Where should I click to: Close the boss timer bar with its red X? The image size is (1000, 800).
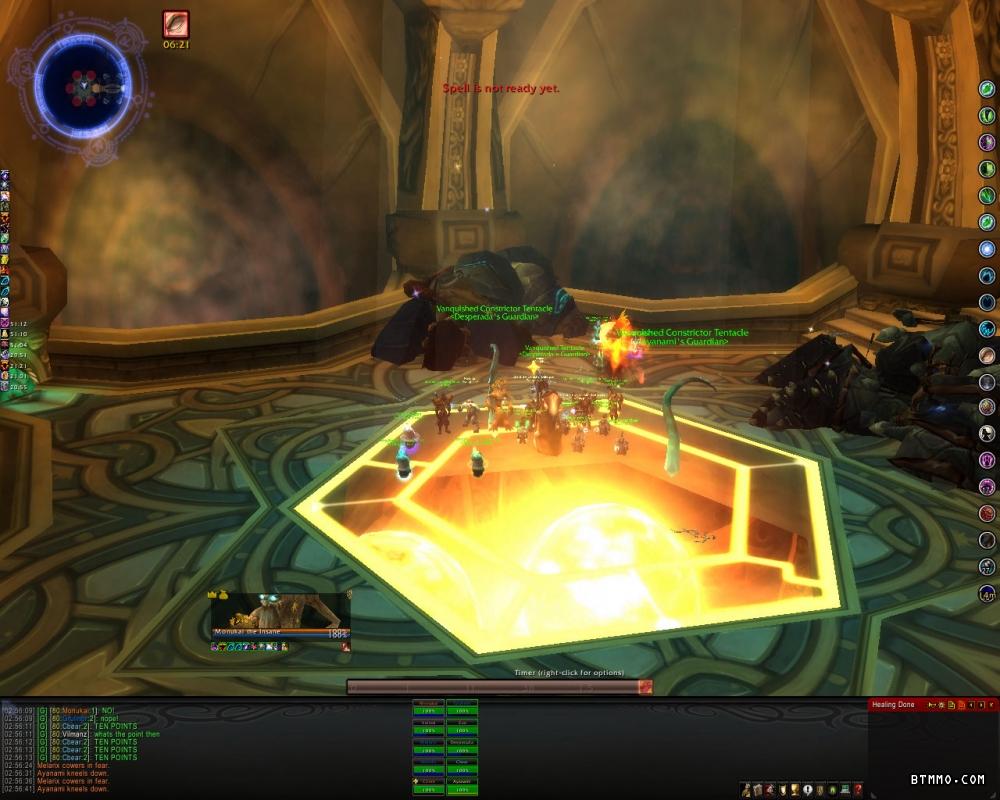[x=646, y=687]
